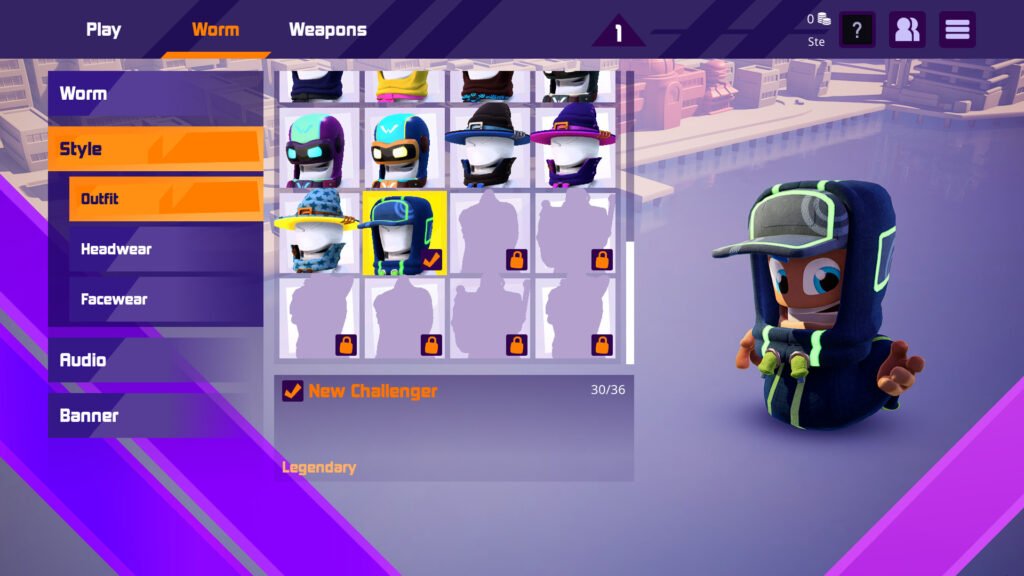Screen dimensions: 1024x576
Task: Open the Weapons tab
Action: [x=327, y=30]
